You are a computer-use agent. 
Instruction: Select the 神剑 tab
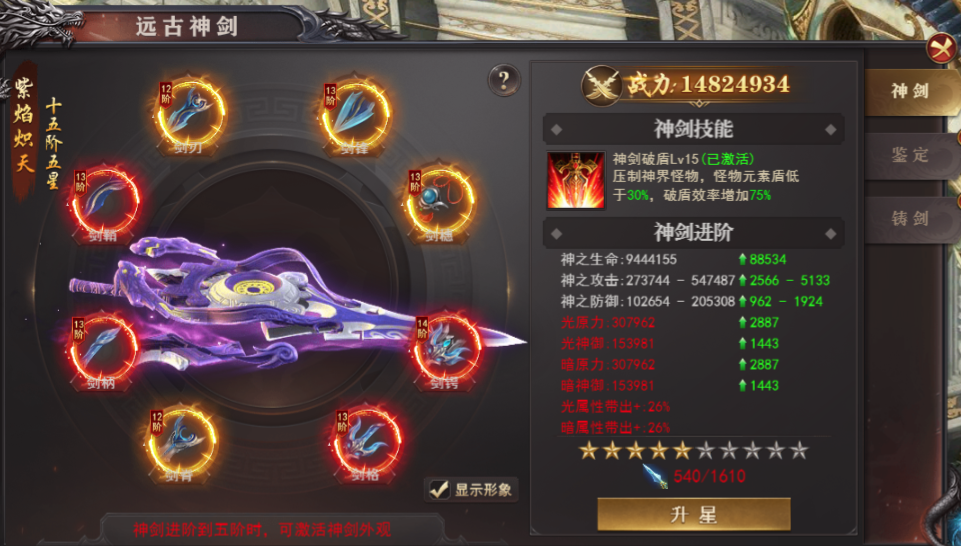click(x=910, y=92)
